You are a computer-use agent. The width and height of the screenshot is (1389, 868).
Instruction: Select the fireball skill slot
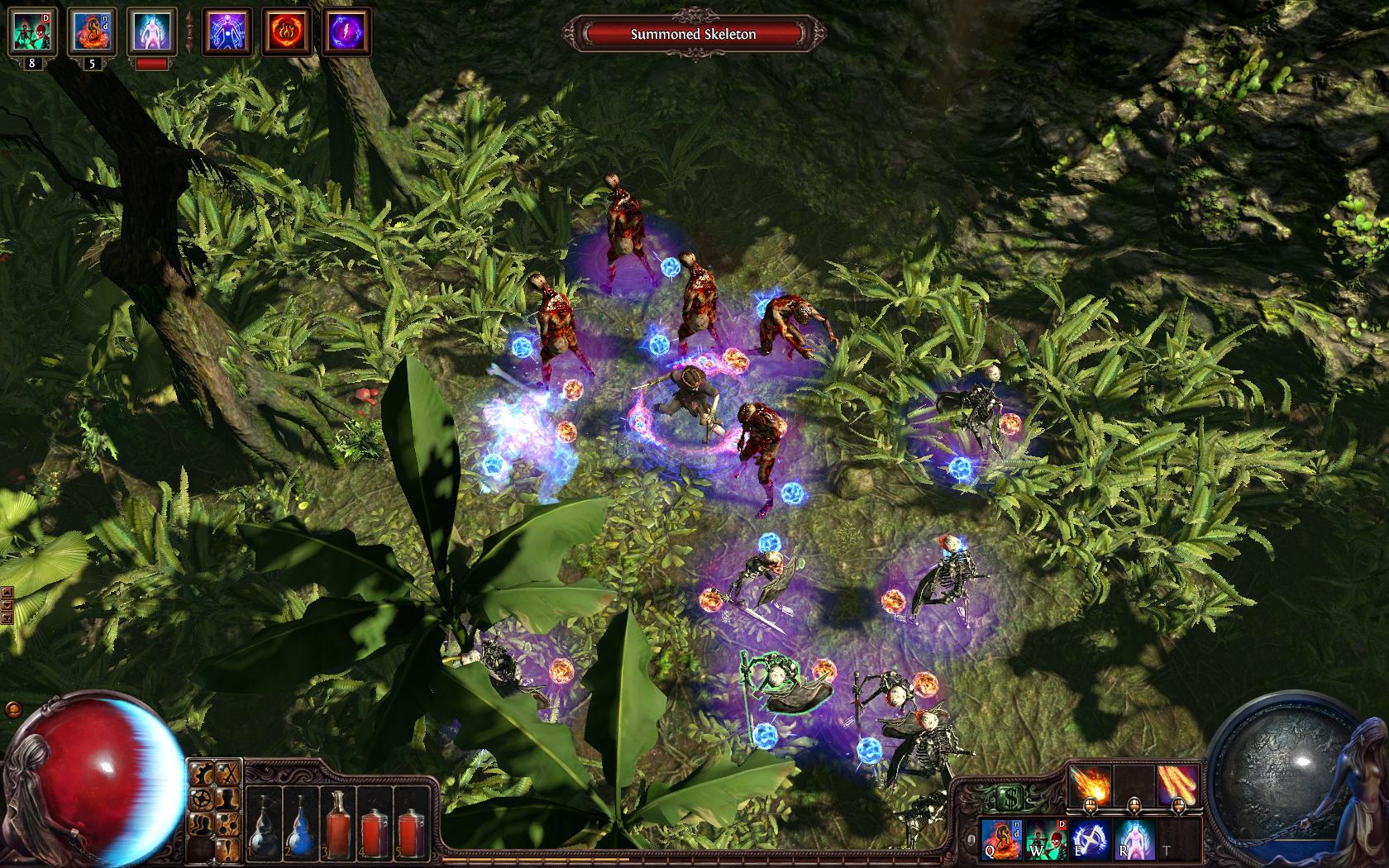[x=1091, y=784]
